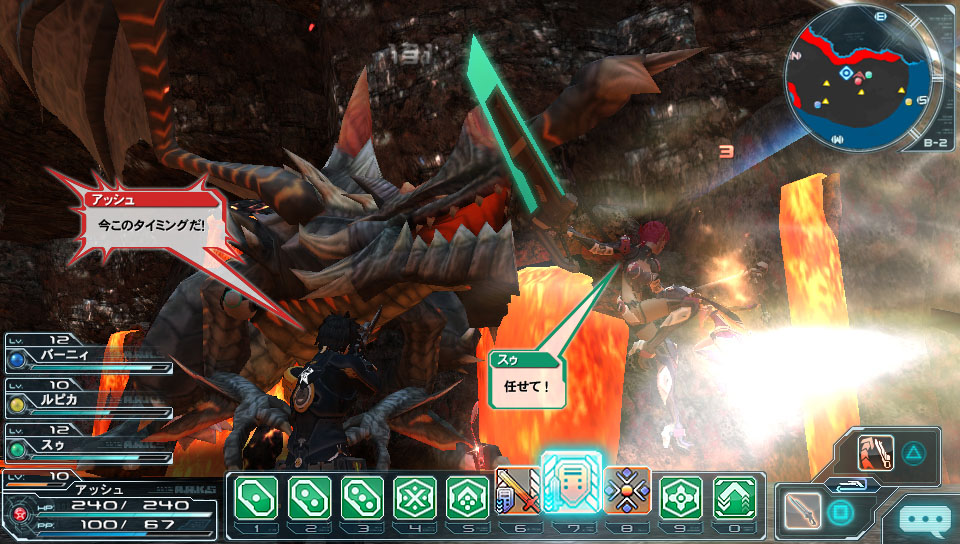Screen dimensions: 960x544
Task: Use the hexagon X item in slot 4
Action: pos(414,496)
